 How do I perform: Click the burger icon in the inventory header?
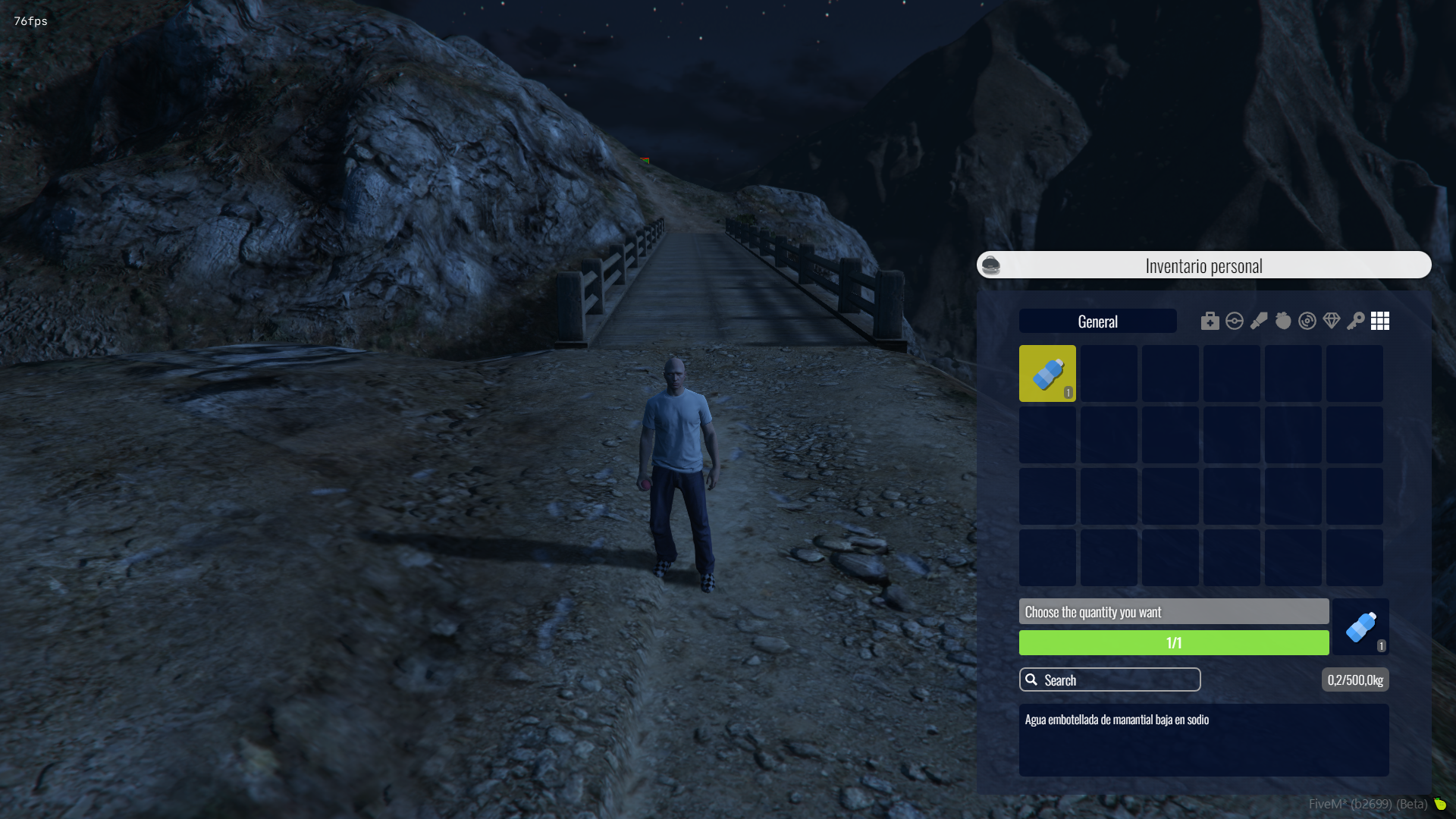point(990,265)
